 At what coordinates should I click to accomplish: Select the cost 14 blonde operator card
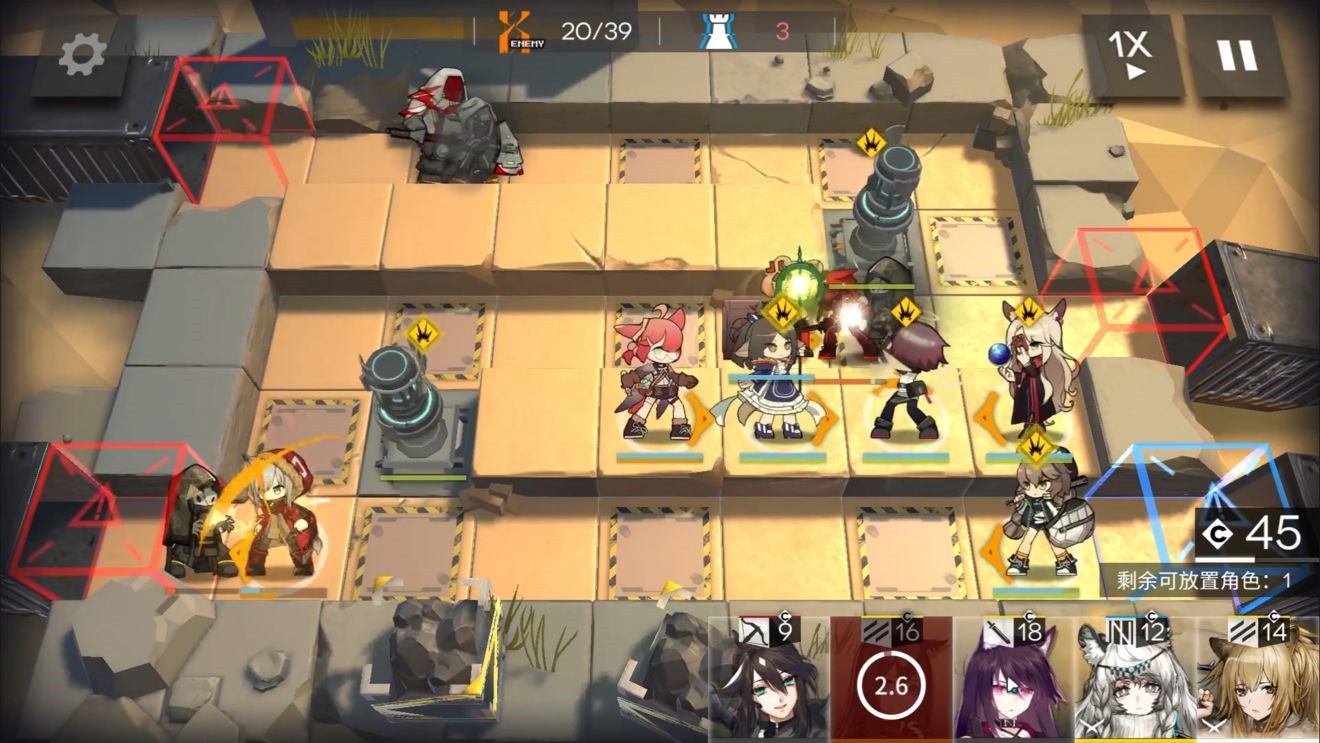pos(1258,682)
